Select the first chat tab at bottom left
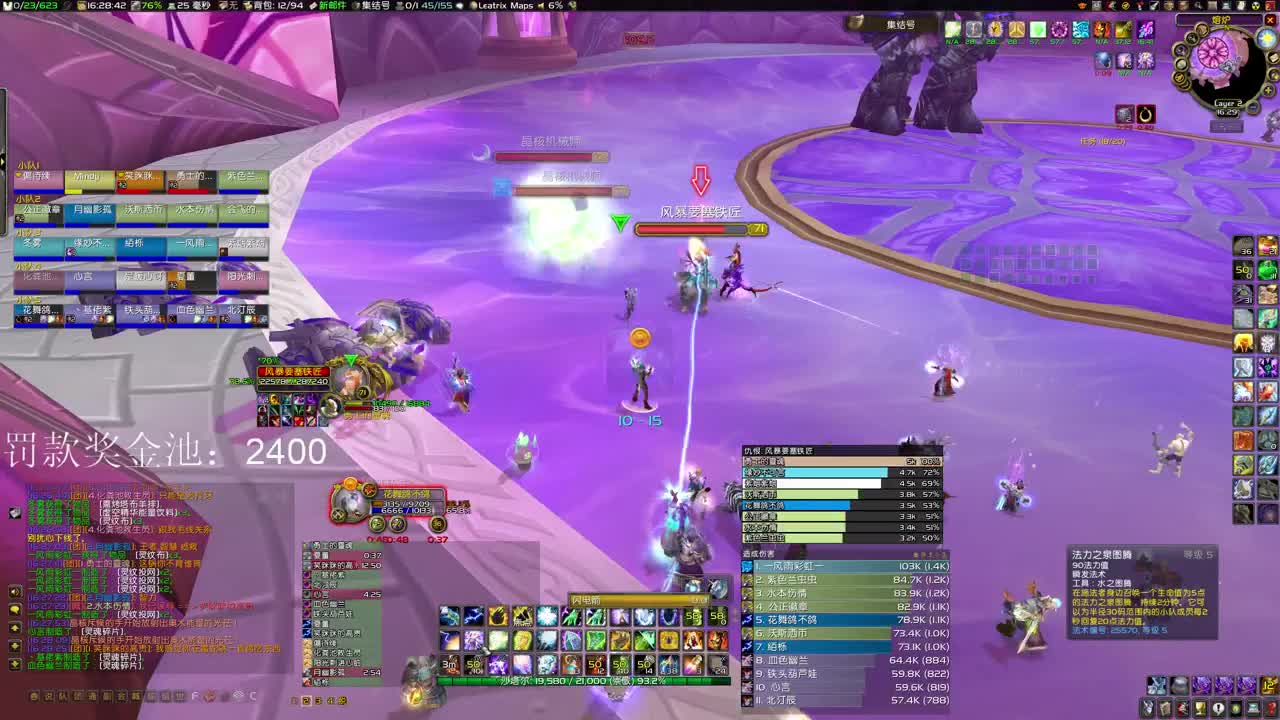 [33, 694]
